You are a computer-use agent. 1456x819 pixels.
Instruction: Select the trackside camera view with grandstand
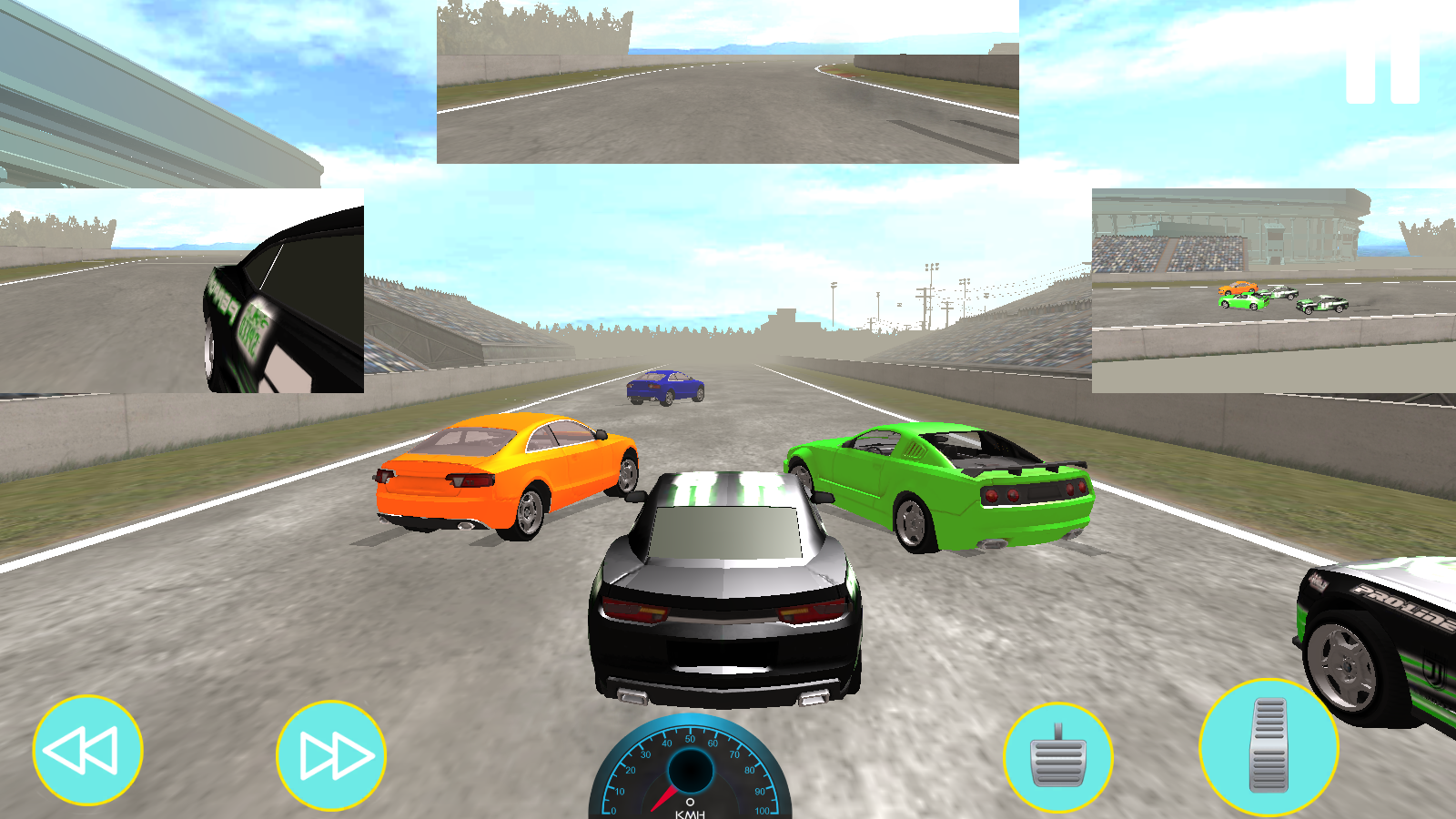[1273, 290]
